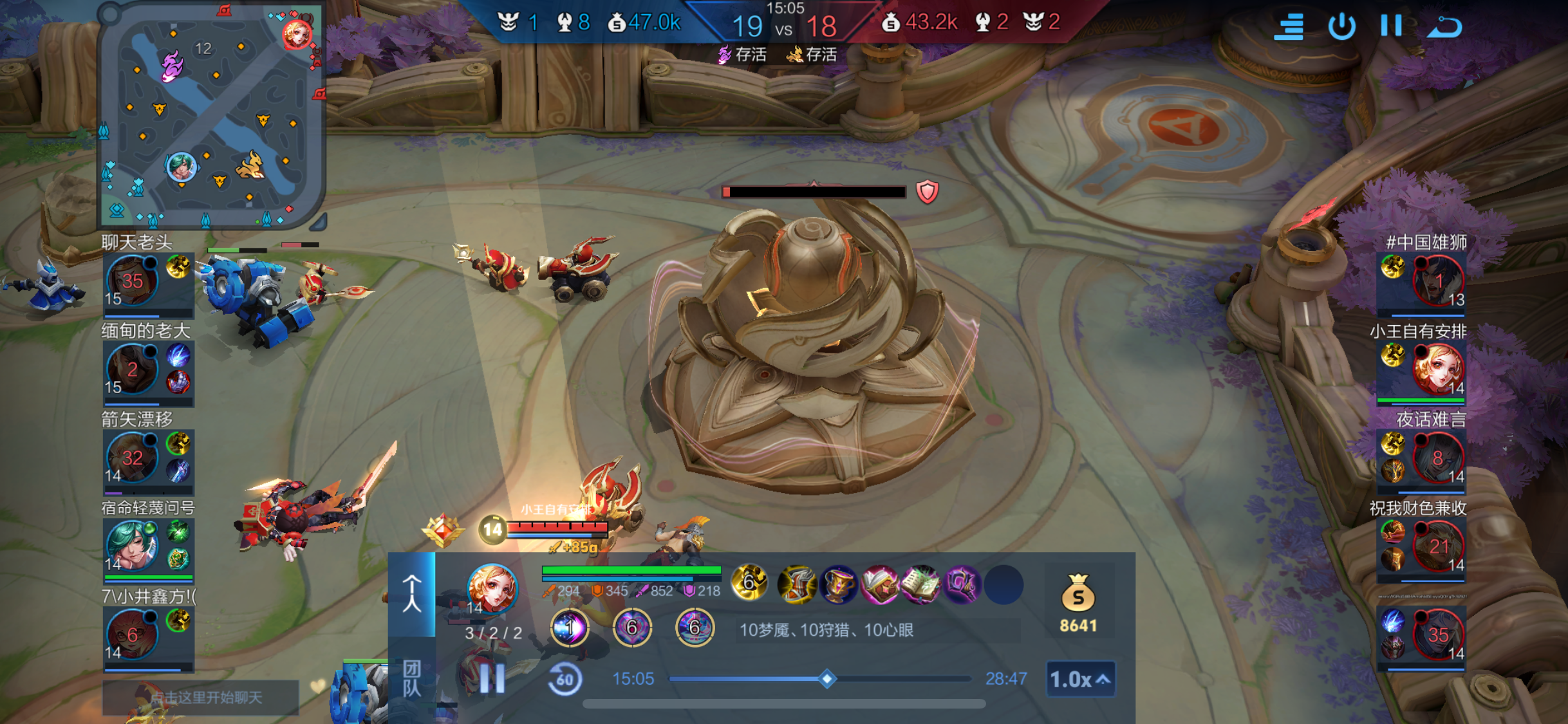Inspect the golden trophy cup item
Screen dimensions: 1568x724
(x=838, y=584)
